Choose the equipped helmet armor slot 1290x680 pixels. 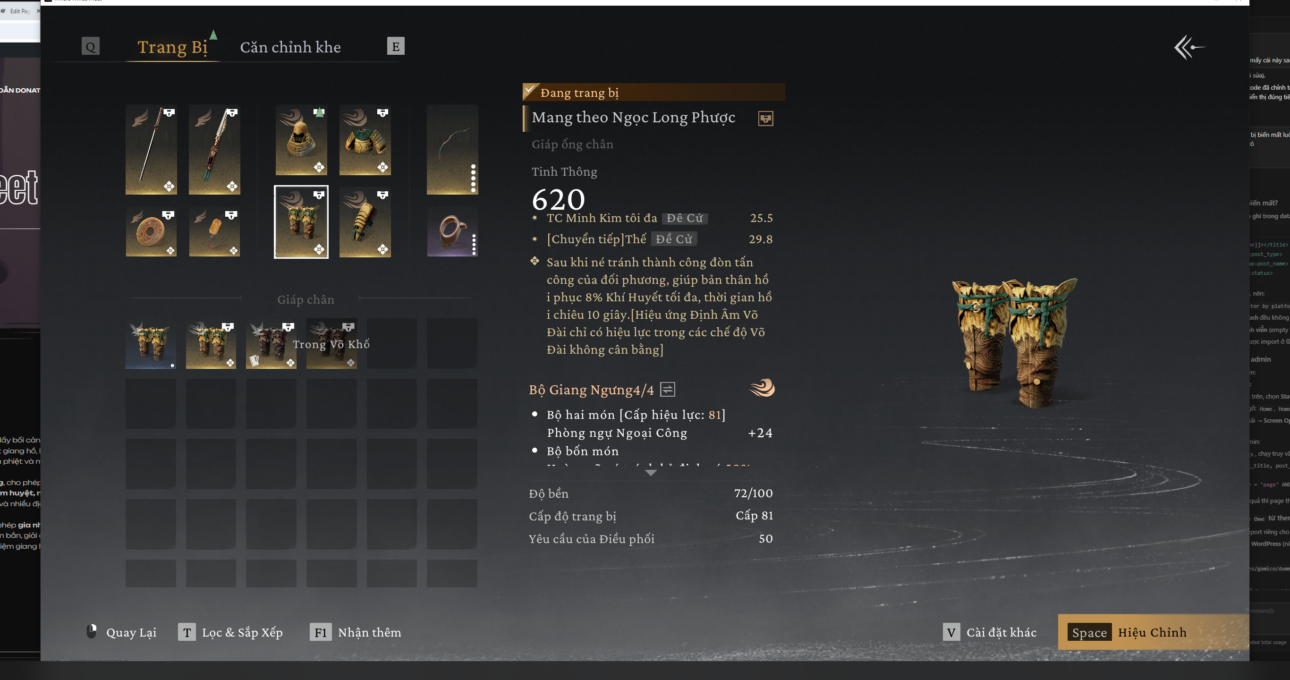(x=301, y=141)
